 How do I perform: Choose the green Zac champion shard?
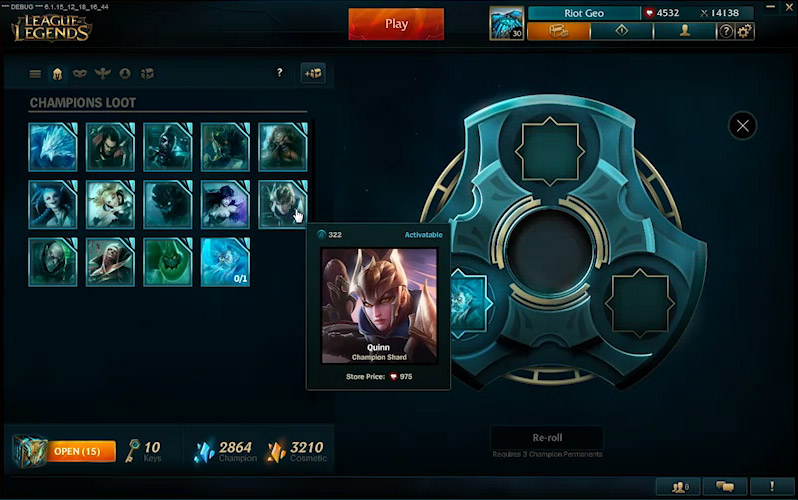[168, 261]
